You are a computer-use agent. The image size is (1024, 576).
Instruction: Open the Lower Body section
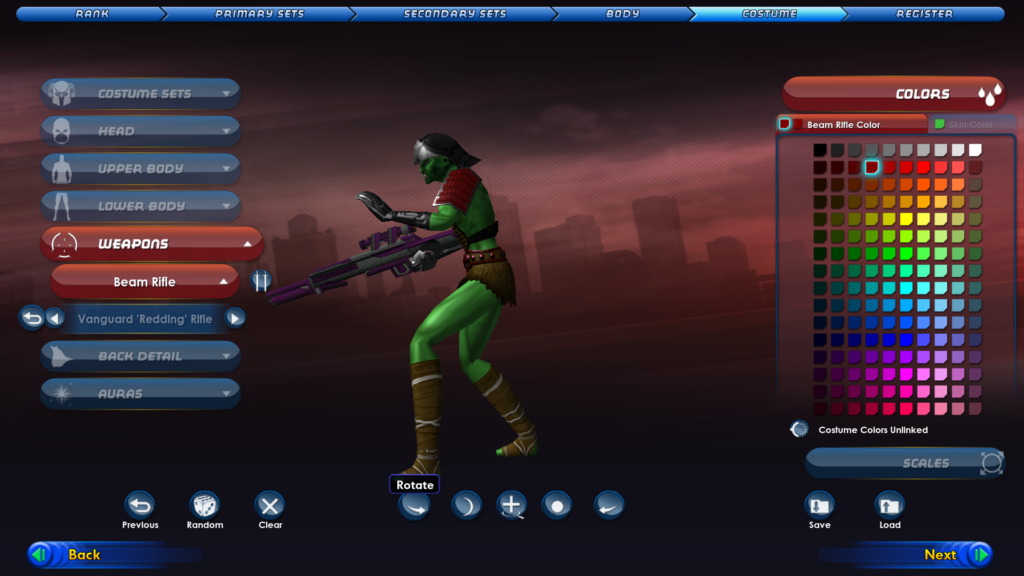coord(141,206)
